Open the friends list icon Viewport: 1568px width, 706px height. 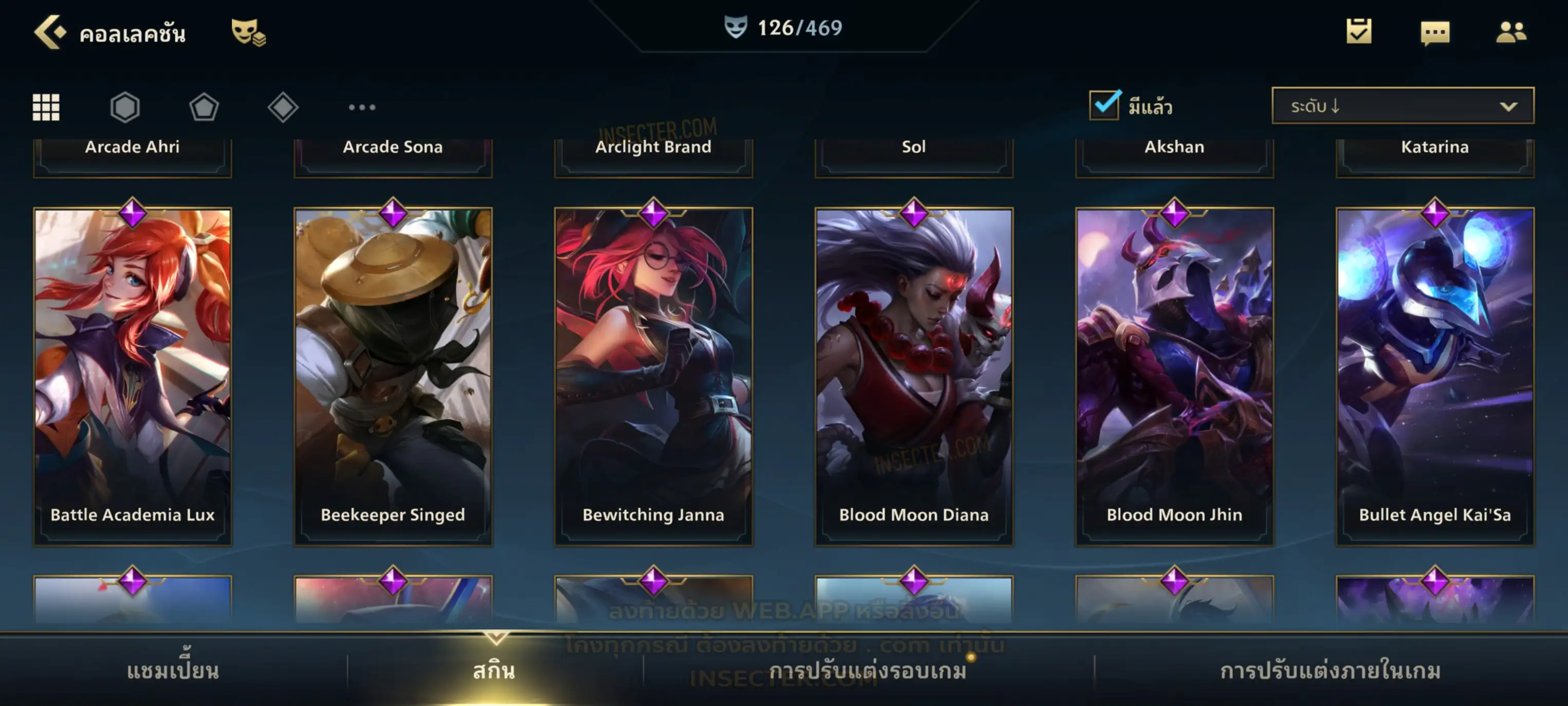1510,32
